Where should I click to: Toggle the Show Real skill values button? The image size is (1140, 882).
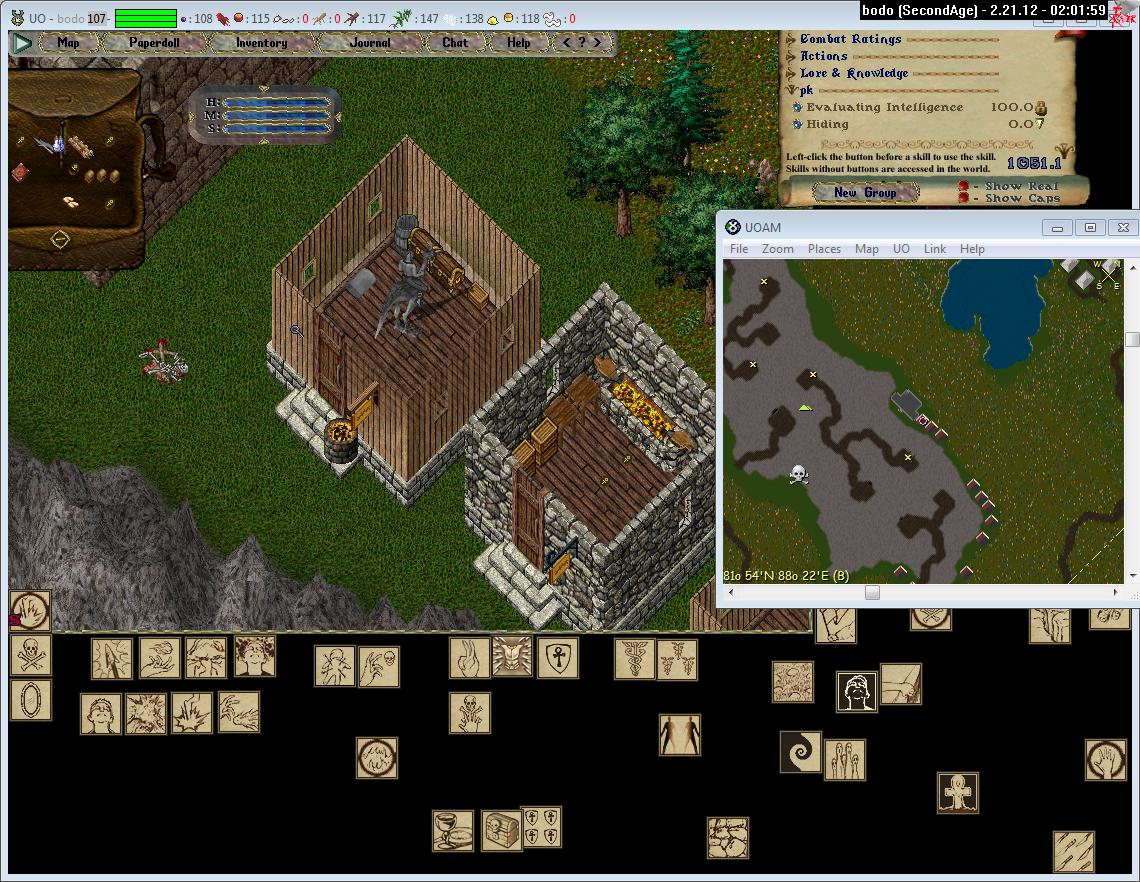coord(964,186)
